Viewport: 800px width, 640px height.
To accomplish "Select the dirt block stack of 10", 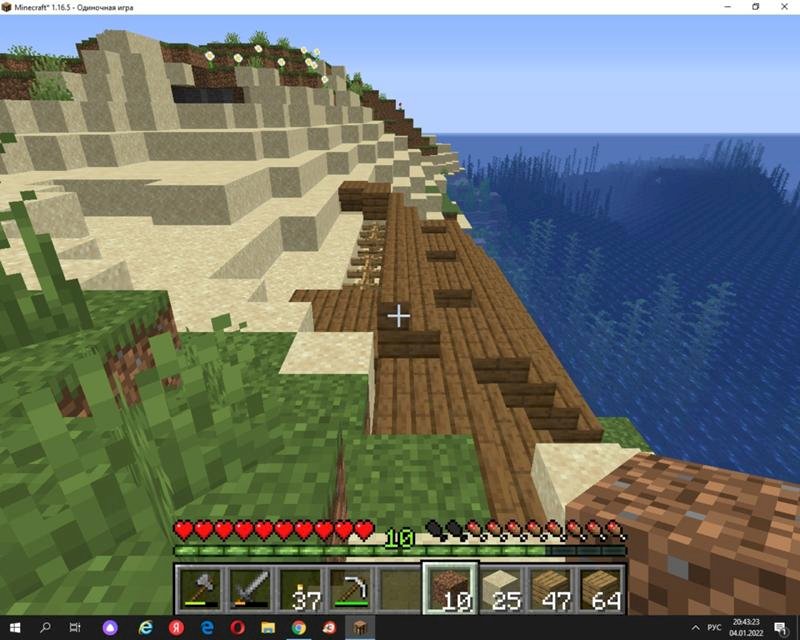I will pyautogui.click(x=449, y=587).
